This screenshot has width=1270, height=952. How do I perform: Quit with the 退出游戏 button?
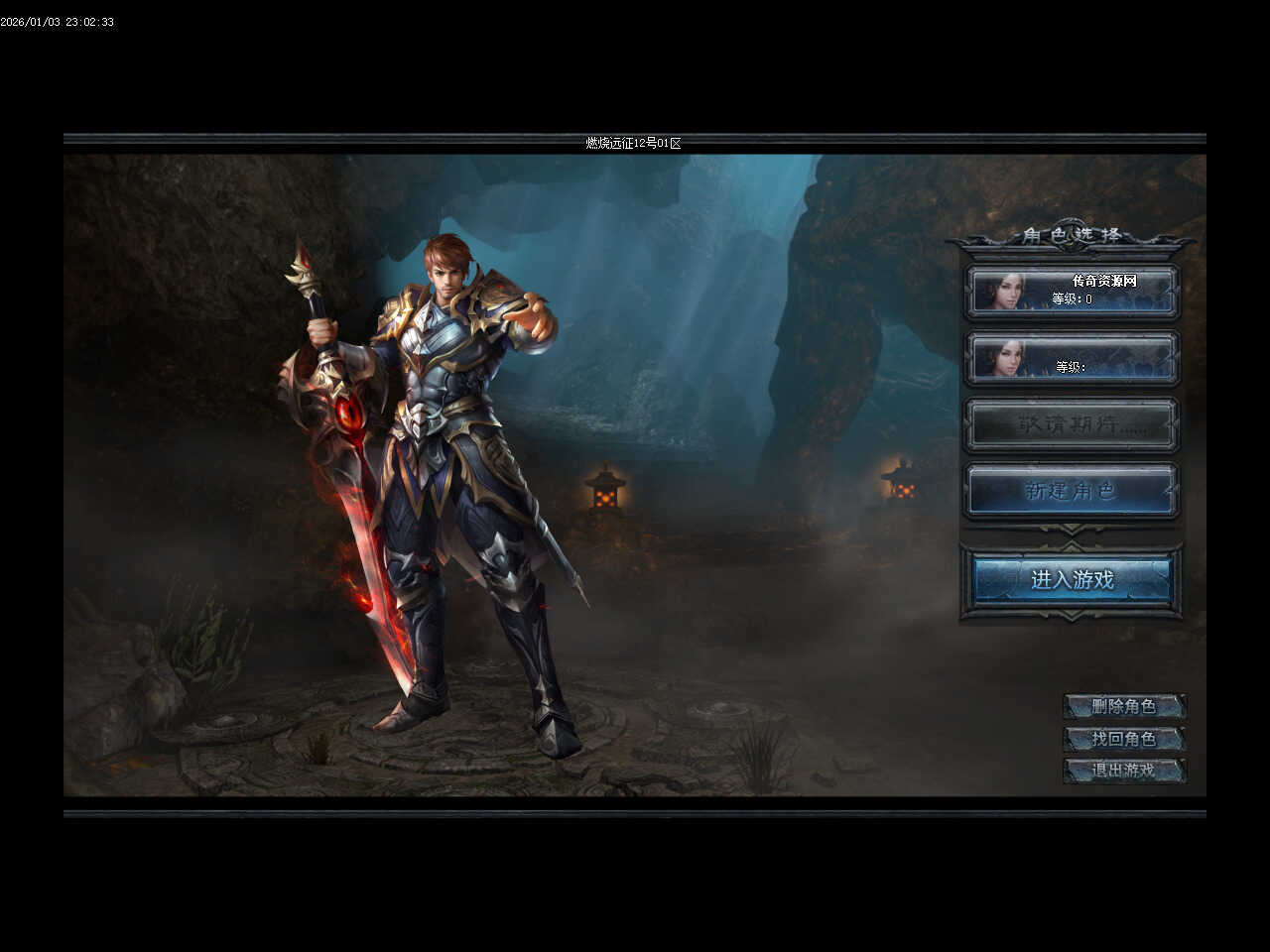pyautogui.click(x=1124, y=771)
